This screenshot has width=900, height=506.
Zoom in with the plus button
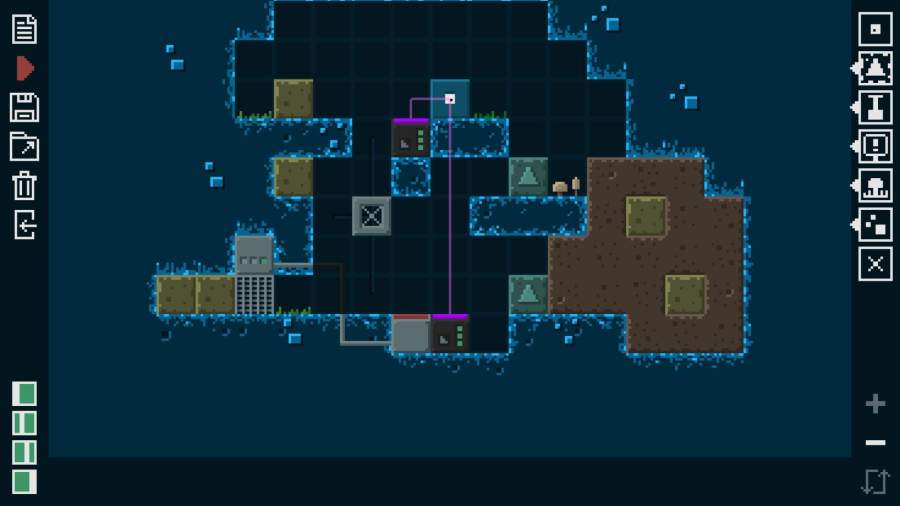point(876,404)
